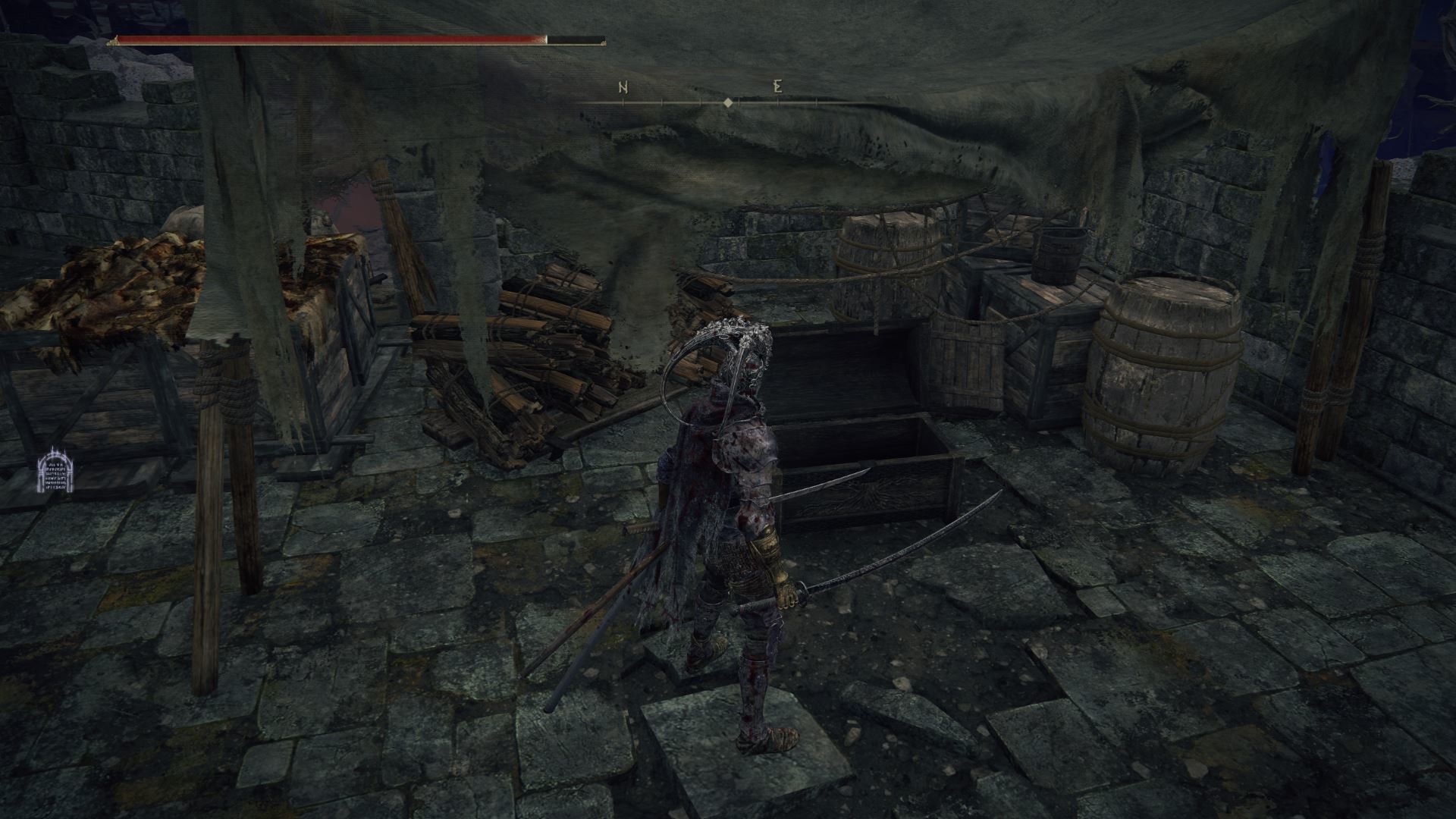Screen dimensions: 1456x819
Task: Click the N marker on the compass
Action: click(621, 88)
